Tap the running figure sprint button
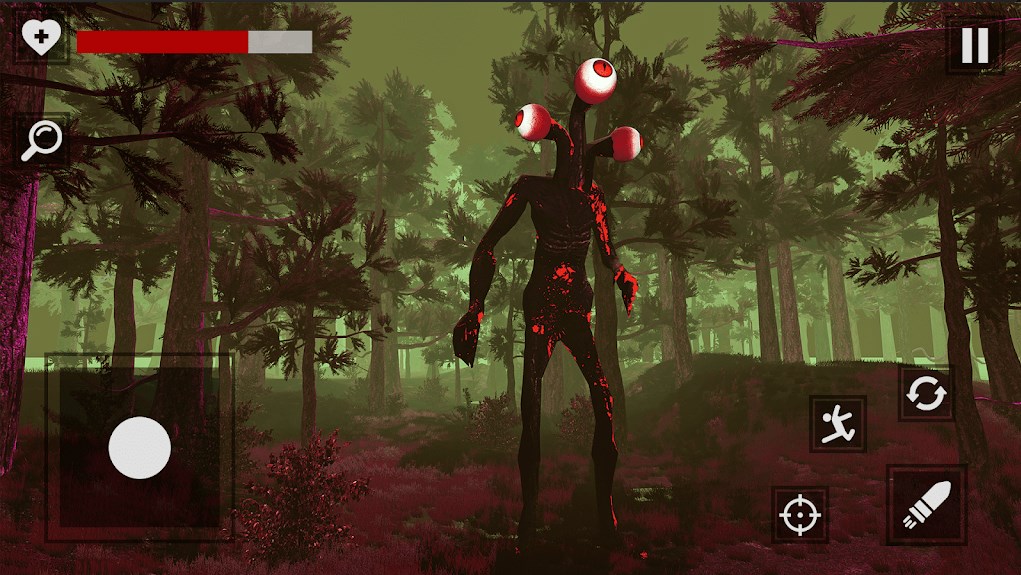This screenshot has height=575, width=1021. tap(837, 424)
